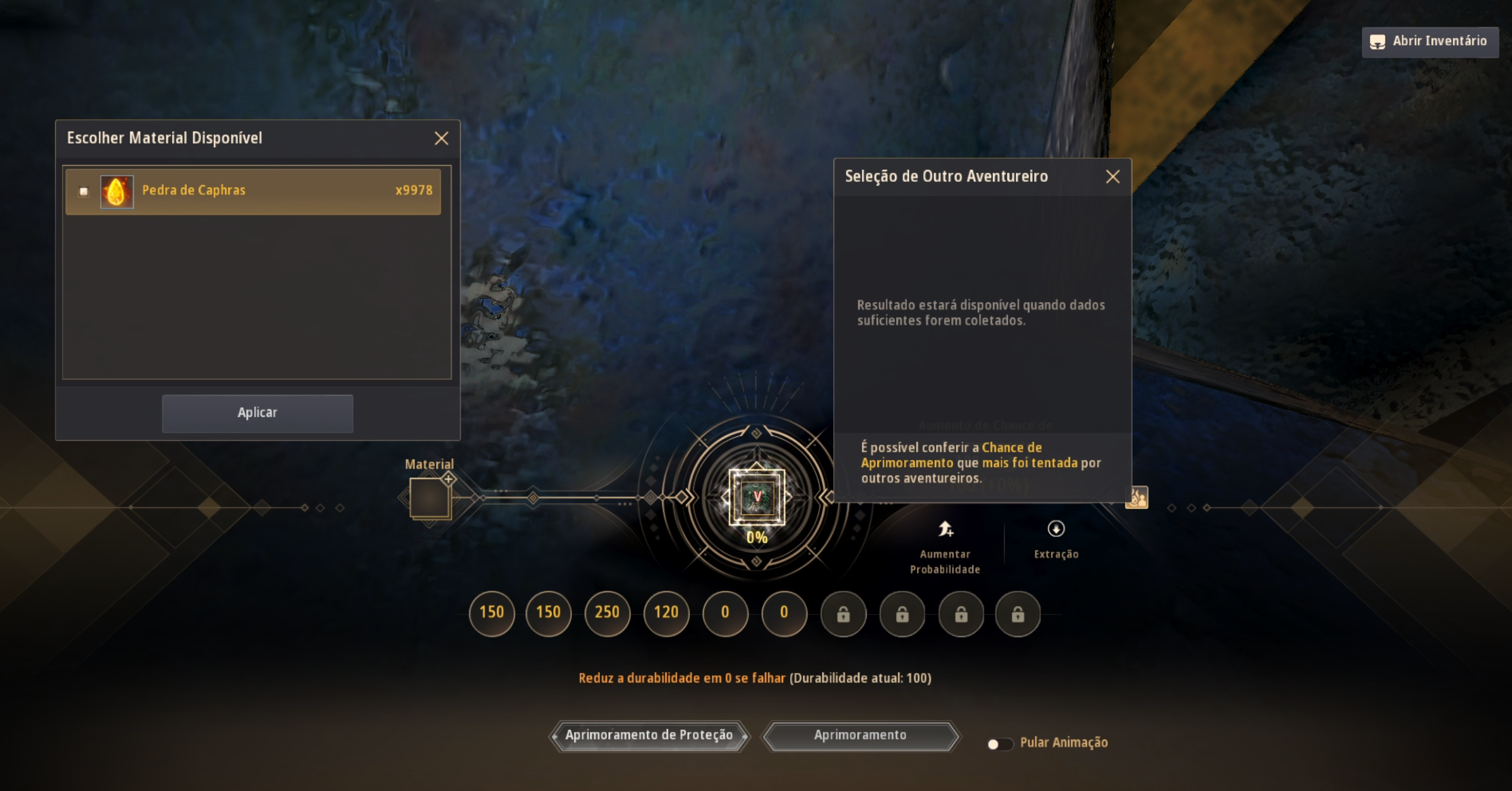Screen dimensions: 1512x791
Task: Click the Aprimoramento button
Action: click(860, 736)
